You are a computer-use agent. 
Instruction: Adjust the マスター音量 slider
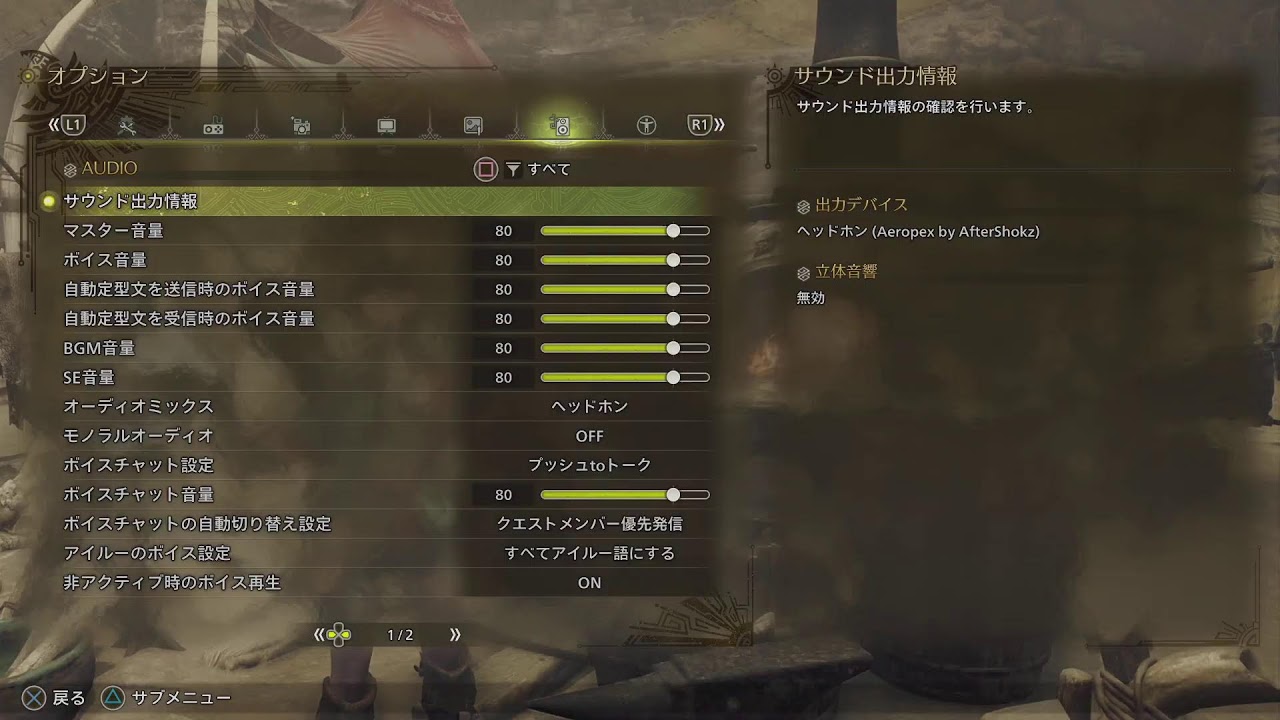[x=625, y=231]
